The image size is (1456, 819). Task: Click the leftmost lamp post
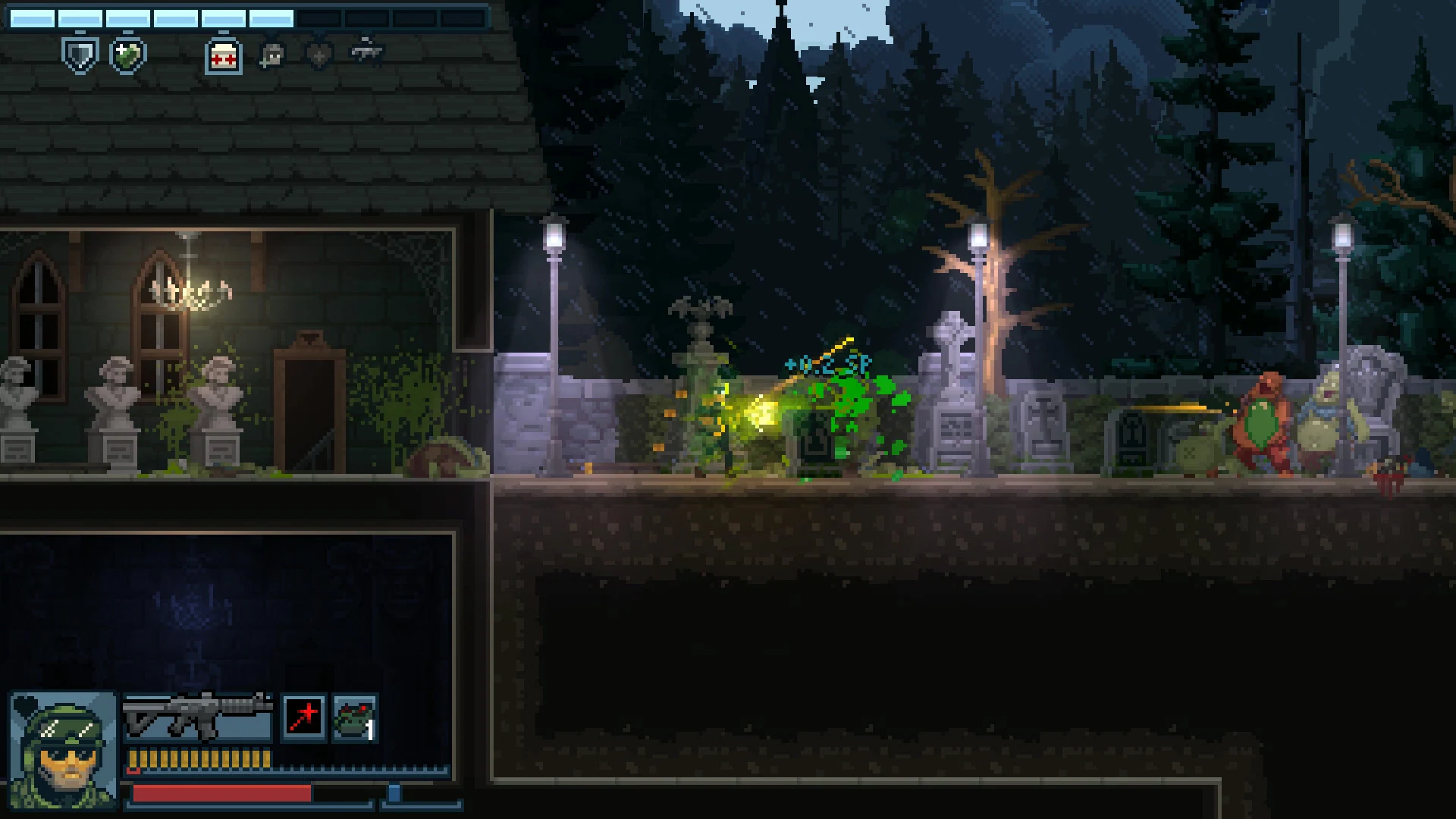(555, 235)
